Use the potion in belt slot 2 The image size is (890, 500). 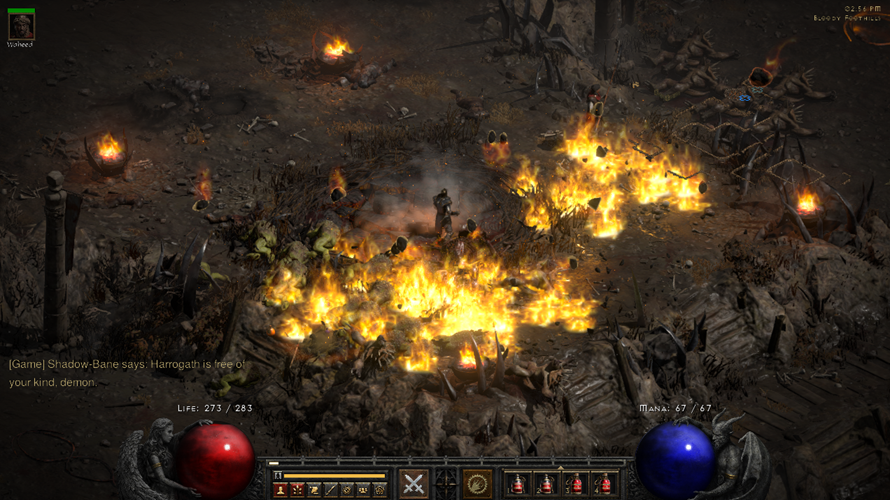point(546,484)
